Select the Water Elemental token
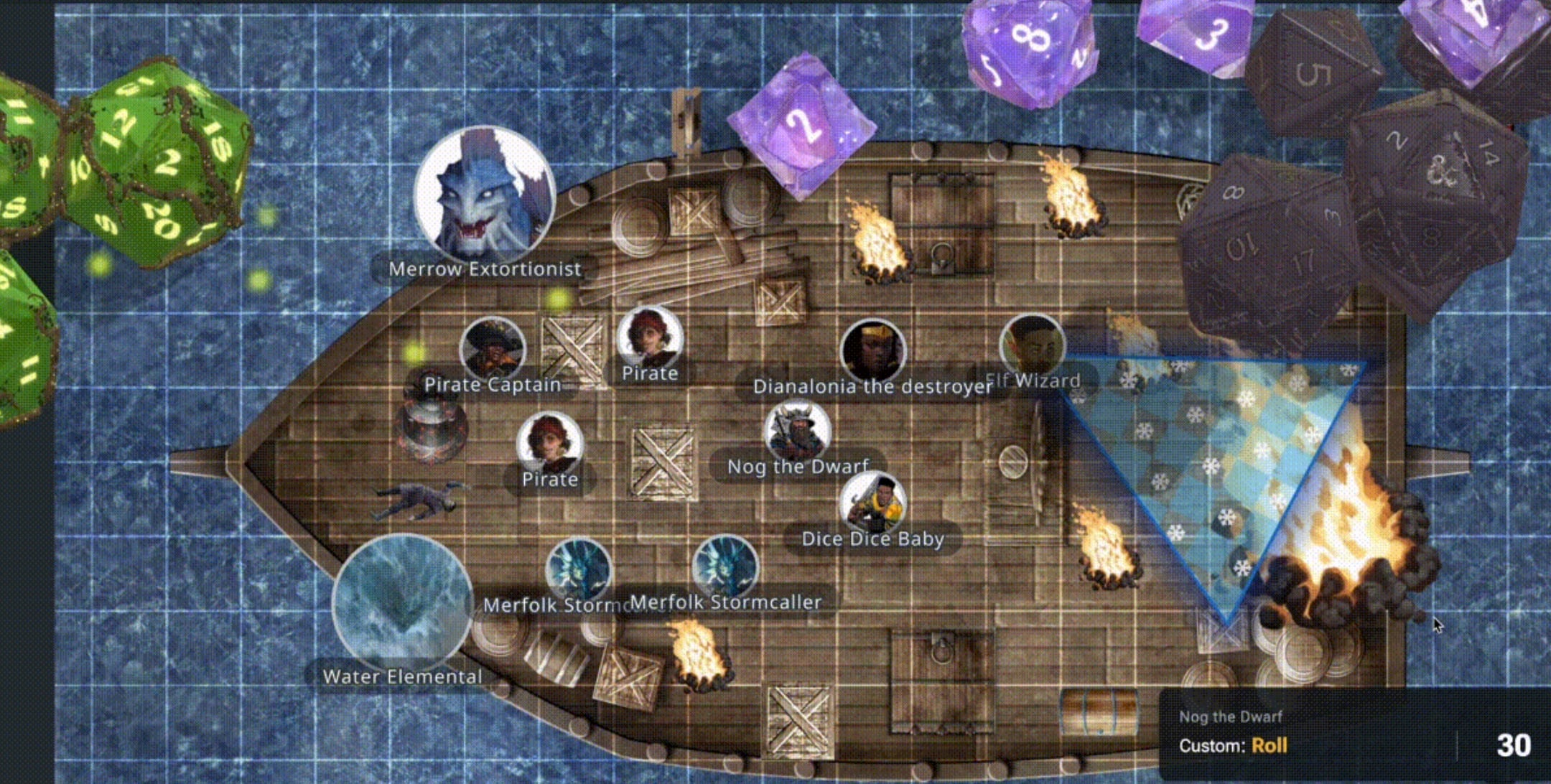The height and width of the screenshot is (784, 1551). click(402, 603)
